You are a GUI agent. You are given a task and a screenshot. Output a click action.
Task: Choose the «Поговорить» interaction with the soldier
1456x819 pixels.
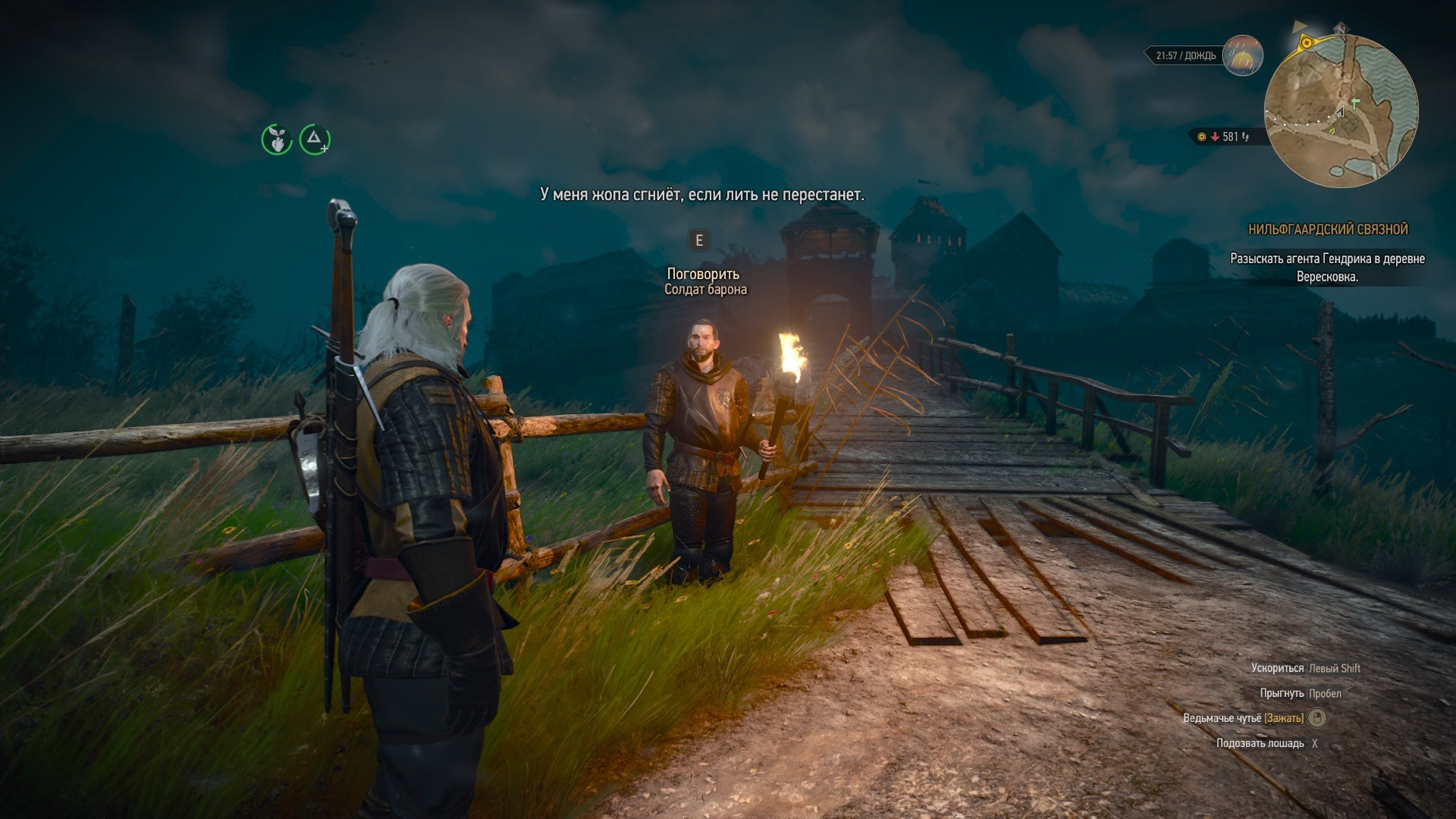703,274
